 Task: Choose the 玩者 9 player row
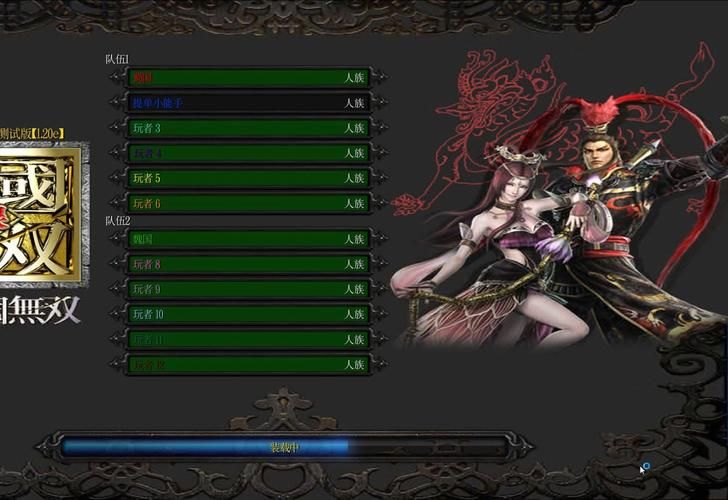click(247, 289)
